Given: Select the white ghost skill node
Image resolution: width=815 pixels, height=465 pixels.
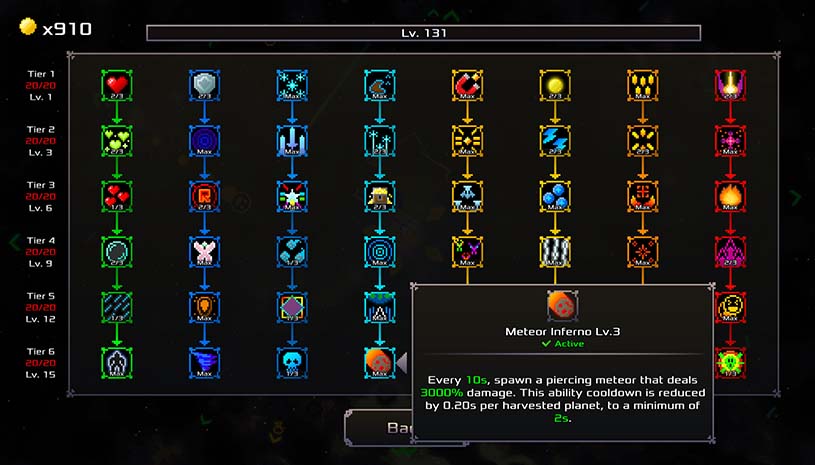Looking at the screenshot, I should pos(117,361).
